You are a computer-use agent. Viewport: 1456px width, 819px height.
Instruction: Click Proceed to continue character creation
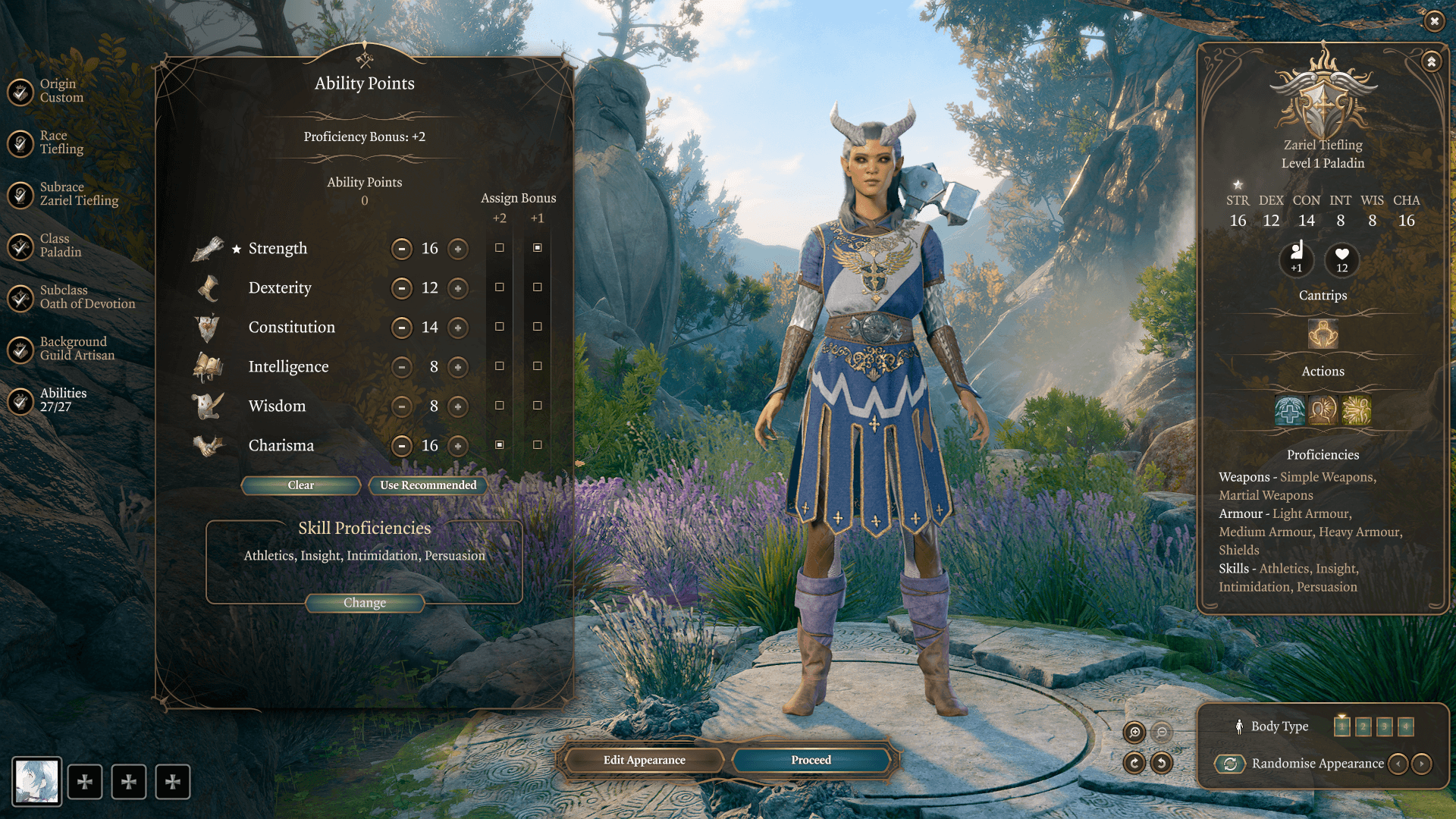coord(810,760)
